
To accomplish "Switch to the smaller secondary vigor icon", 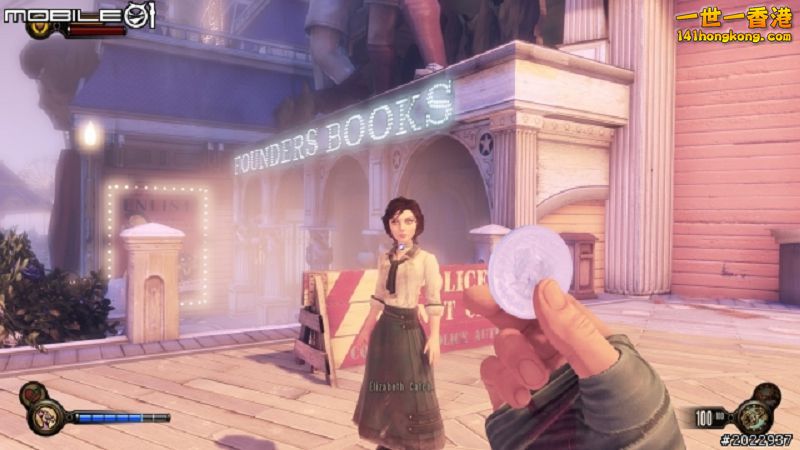I will 31,394.
